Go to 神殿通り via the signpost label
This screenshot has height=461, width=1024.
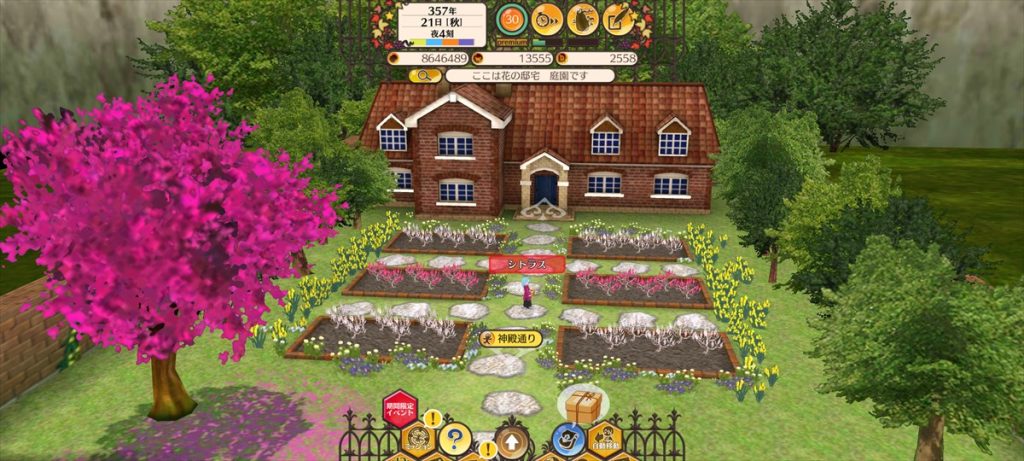point(511,338)
